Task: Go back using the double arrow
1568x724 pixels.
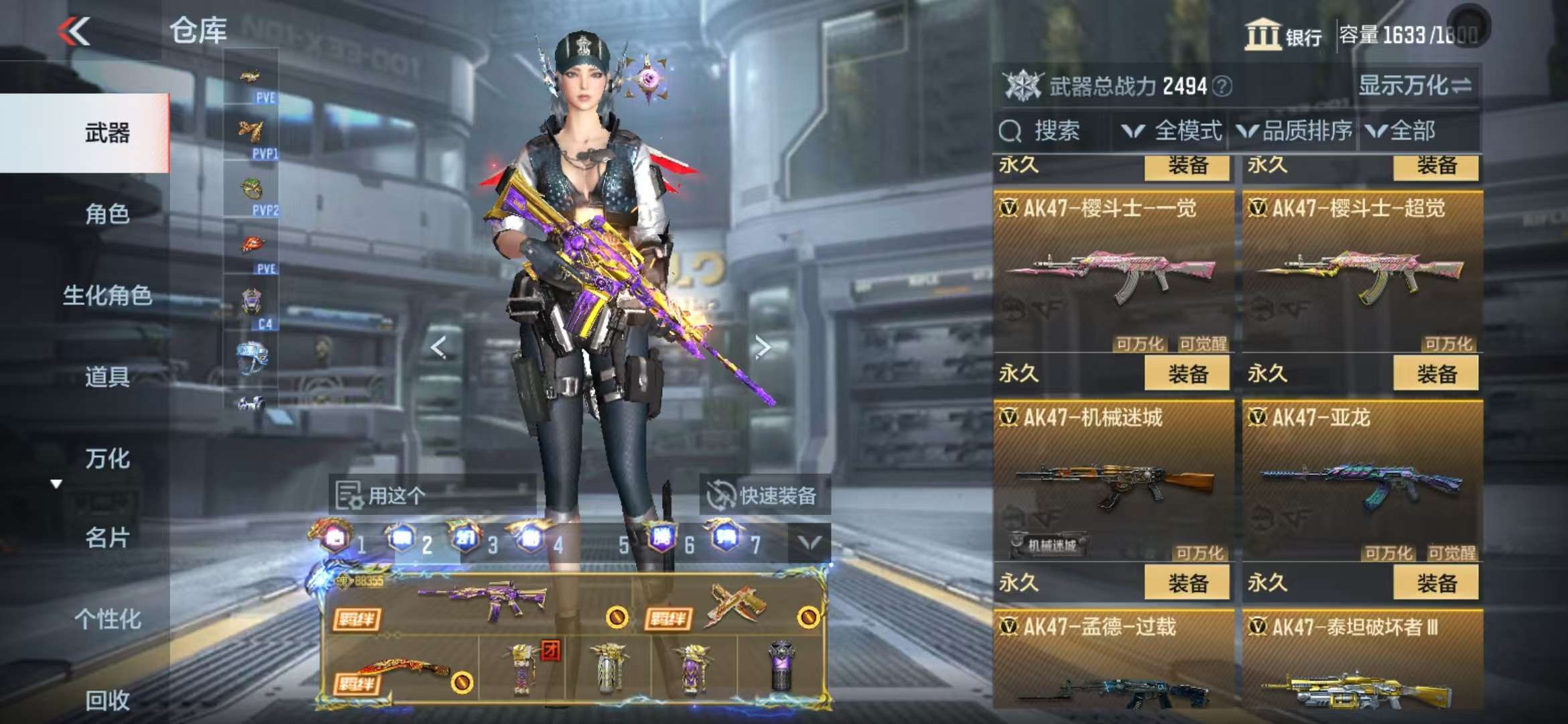Action: (74, 32)
